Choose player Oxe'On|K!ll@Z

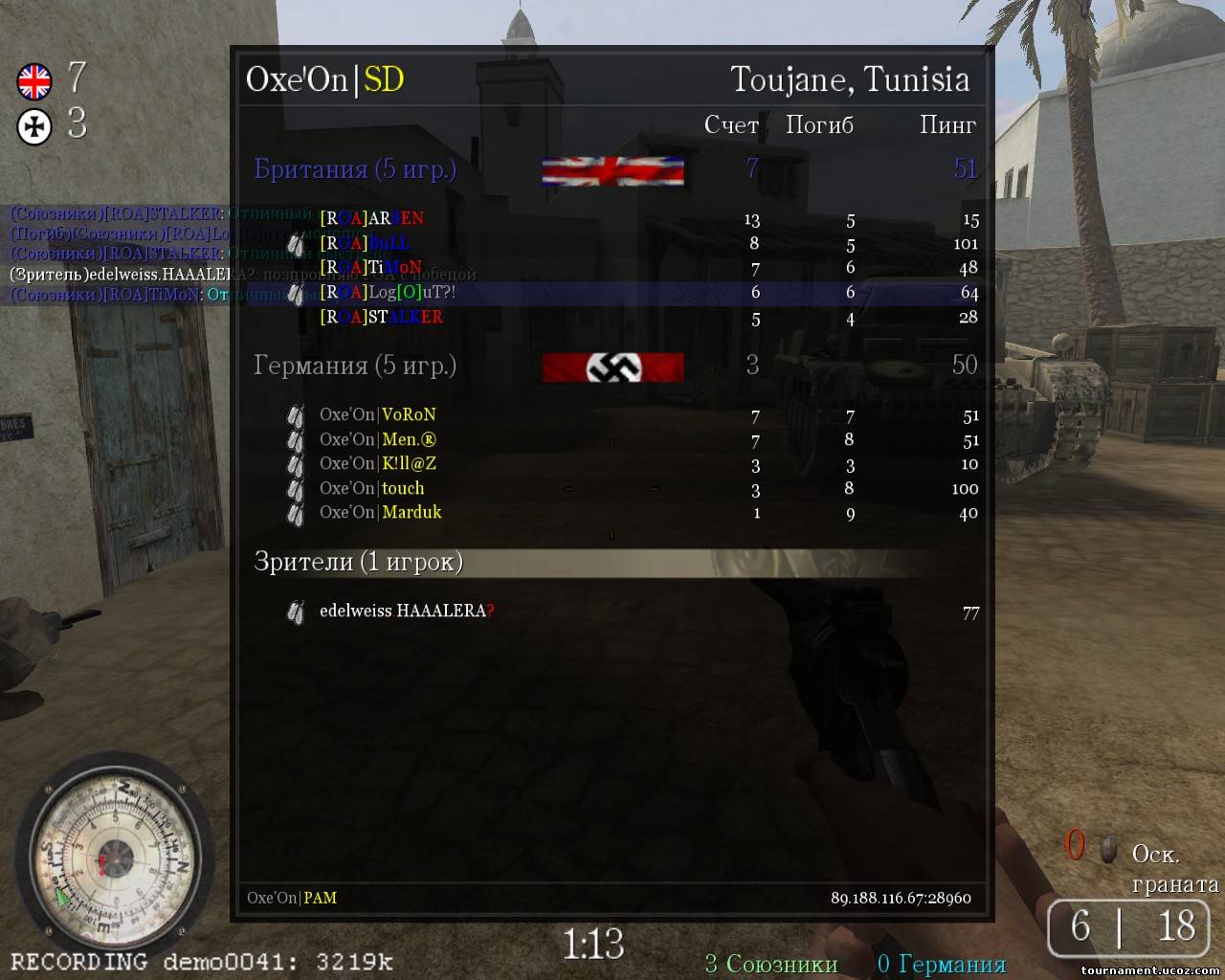(x=377, y=464)
